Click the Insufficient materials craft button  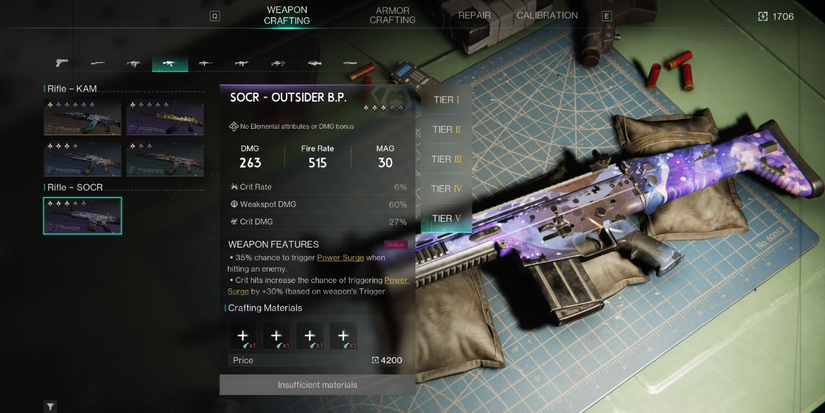point(317,385)
